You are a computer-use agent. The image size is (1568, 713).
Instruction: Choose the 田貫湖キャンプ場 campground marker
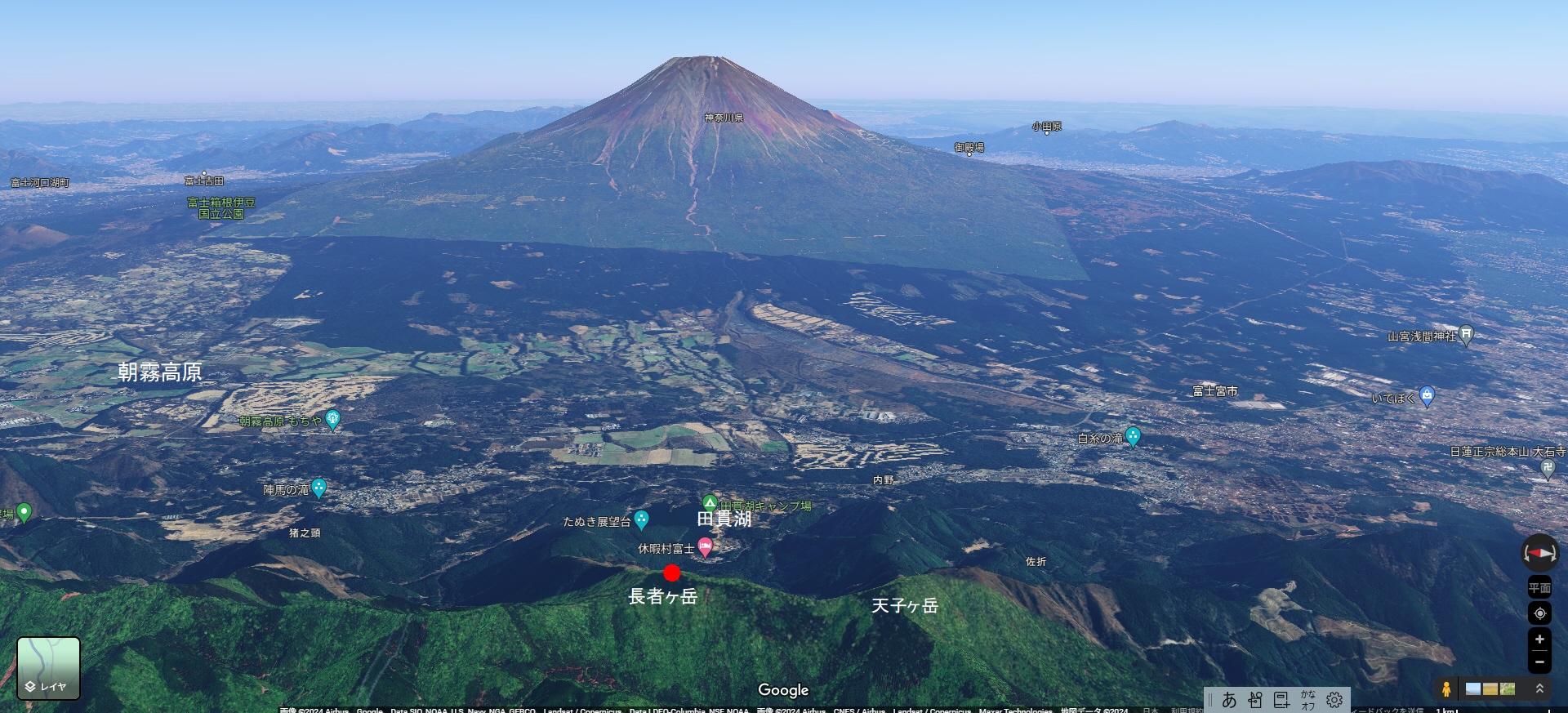click(x=710, y=503)
